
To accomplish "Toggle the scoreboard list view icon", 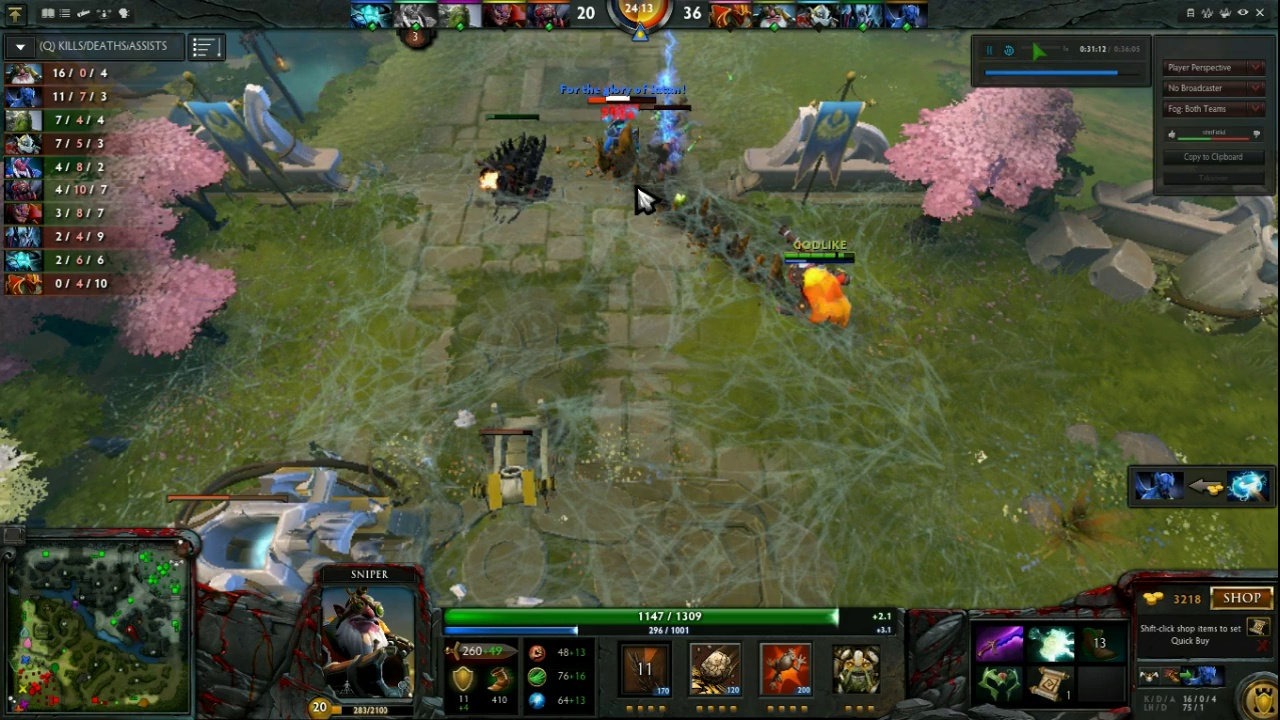I will coord(205,46).
